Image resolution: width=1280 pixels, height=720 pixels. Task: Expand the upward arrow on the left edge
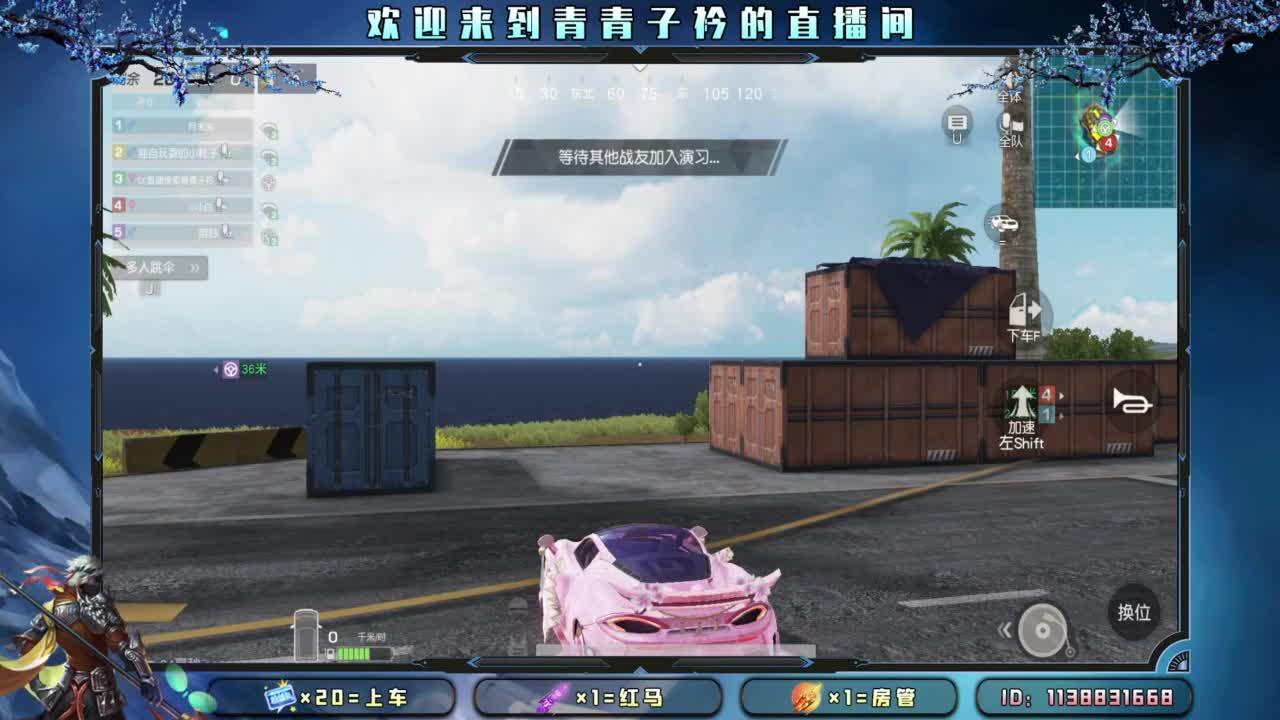[x=98, y=242]
